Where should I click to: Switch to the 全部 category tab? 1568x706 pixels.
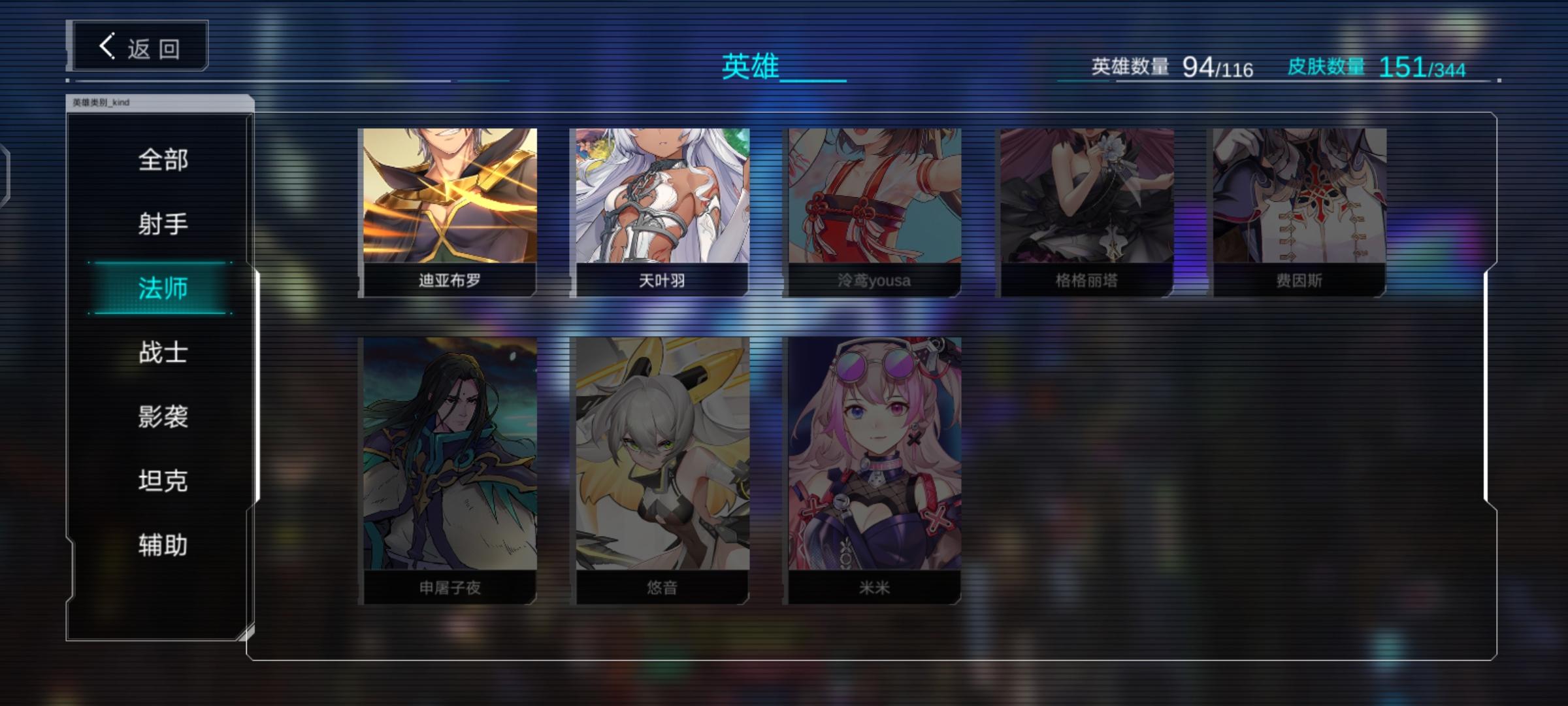click(x=162, y=159)
